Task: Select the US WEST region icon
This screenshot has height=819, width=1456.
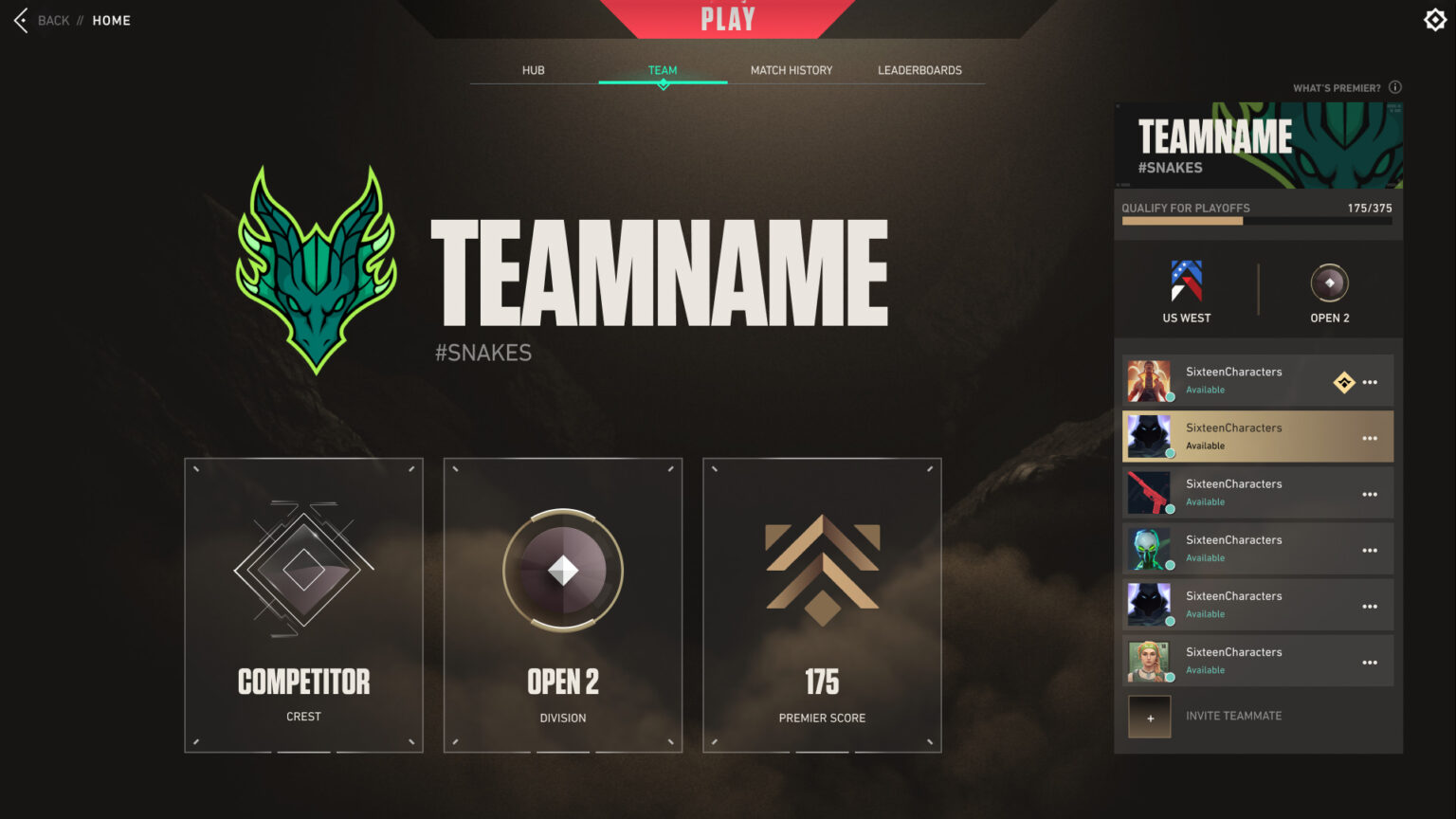Action: [x=1185, y=280]
